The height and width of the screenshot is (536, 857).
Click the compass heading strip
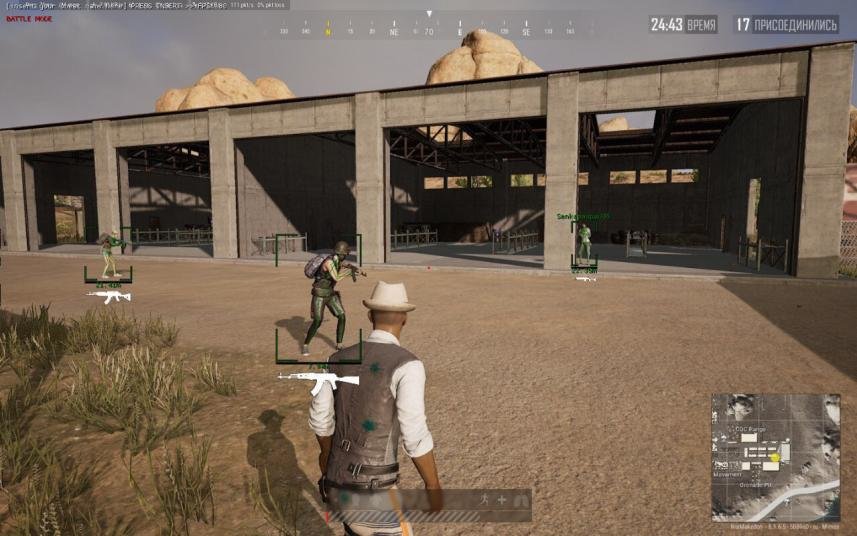coord(430,31)
